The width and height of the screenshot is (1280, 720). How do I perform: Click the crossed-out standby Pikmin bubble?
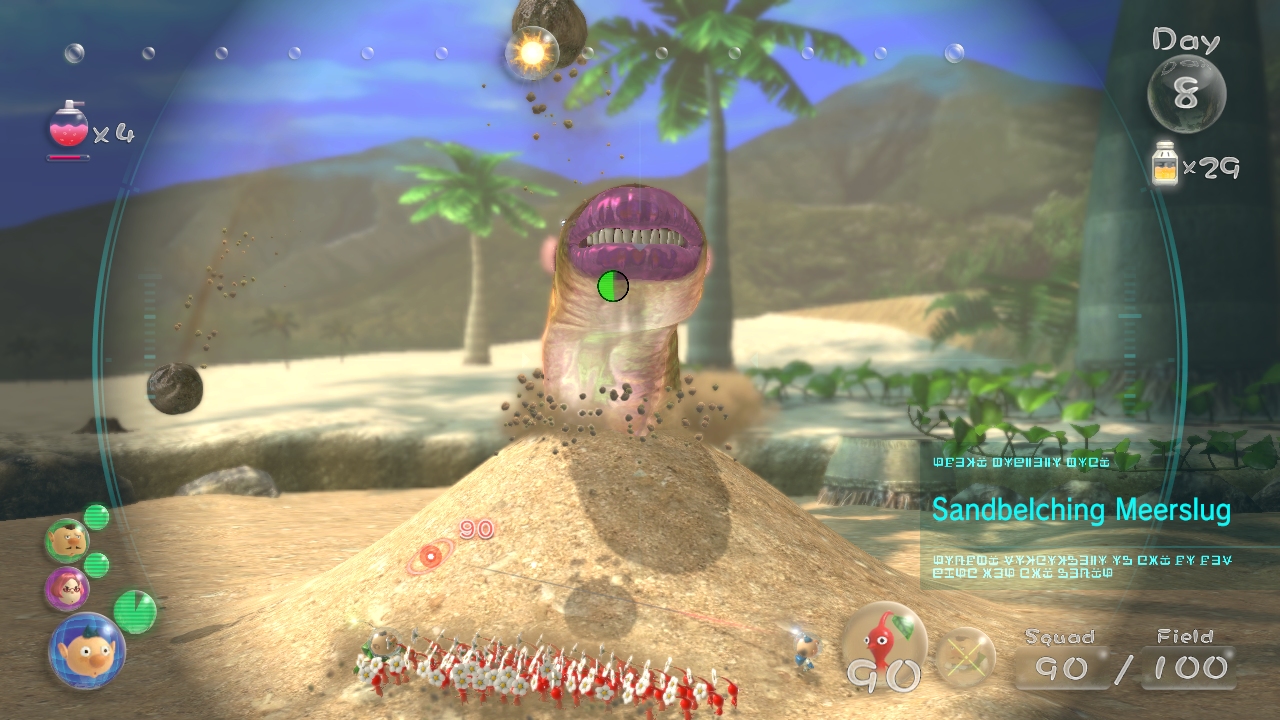965,657
